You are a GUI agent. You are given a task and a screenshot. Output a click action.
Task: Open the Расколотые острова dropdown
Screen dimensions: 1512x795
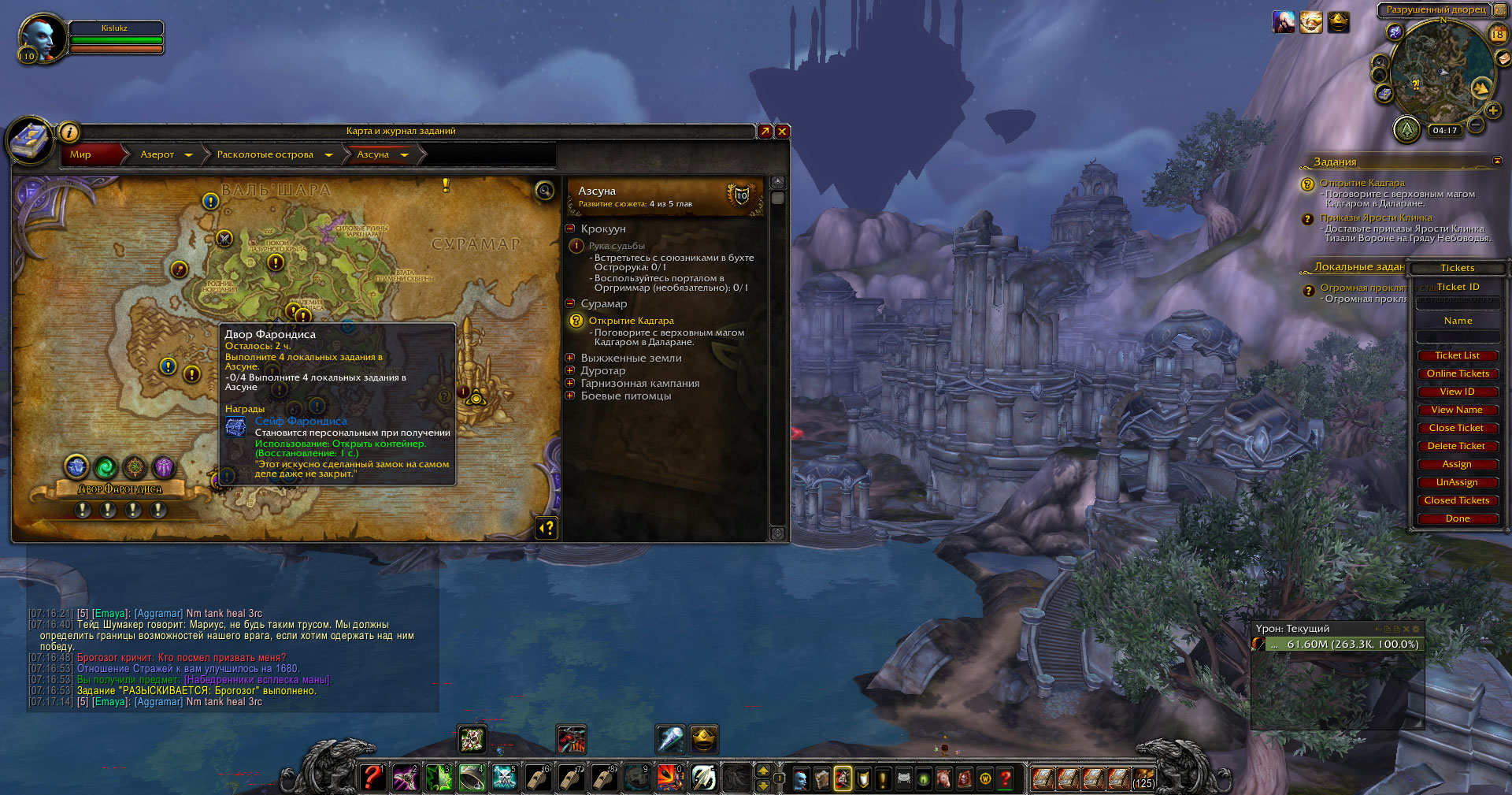(328, 155)
